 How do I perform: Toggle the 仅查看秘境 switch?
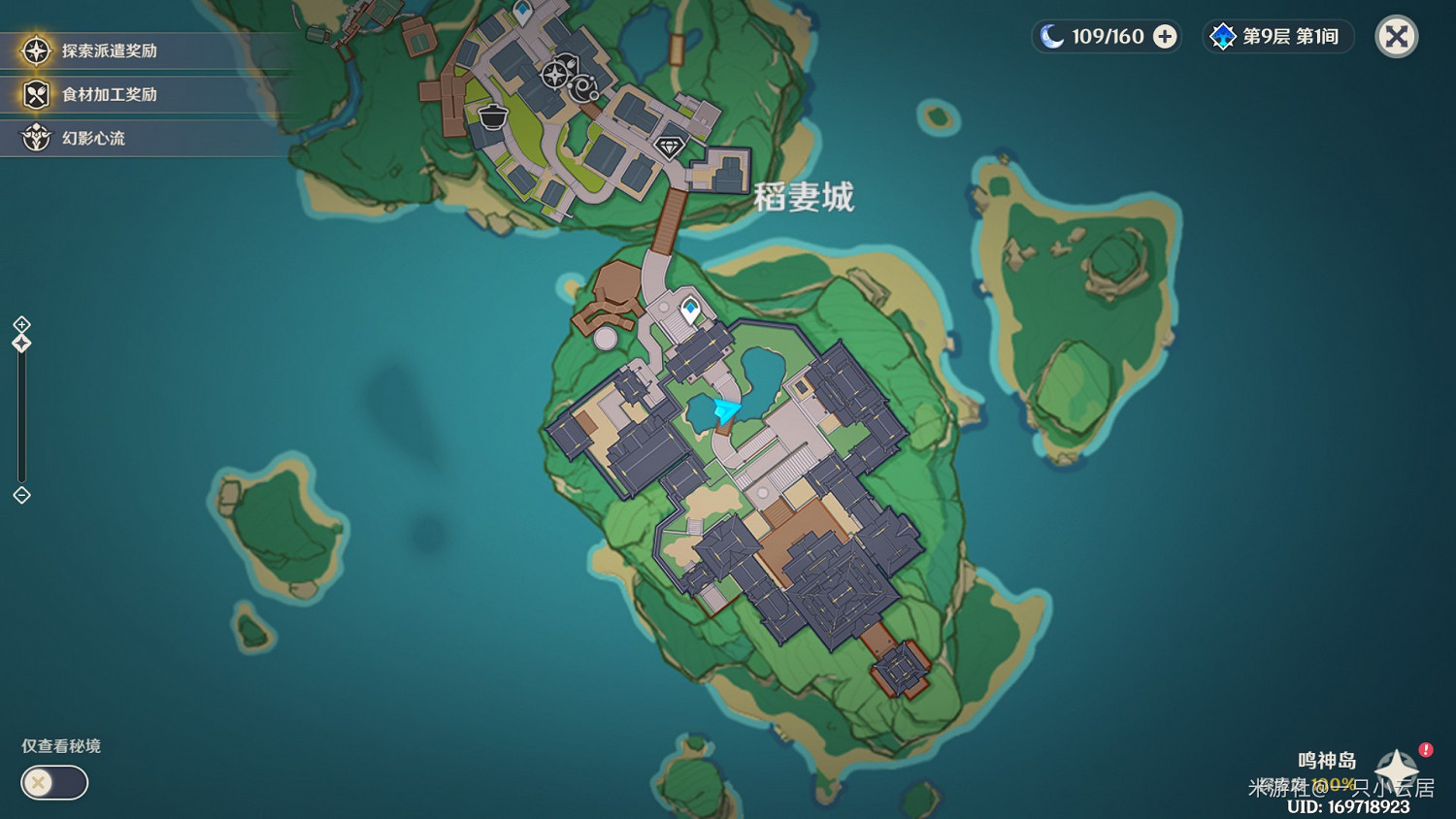(53, 782)
